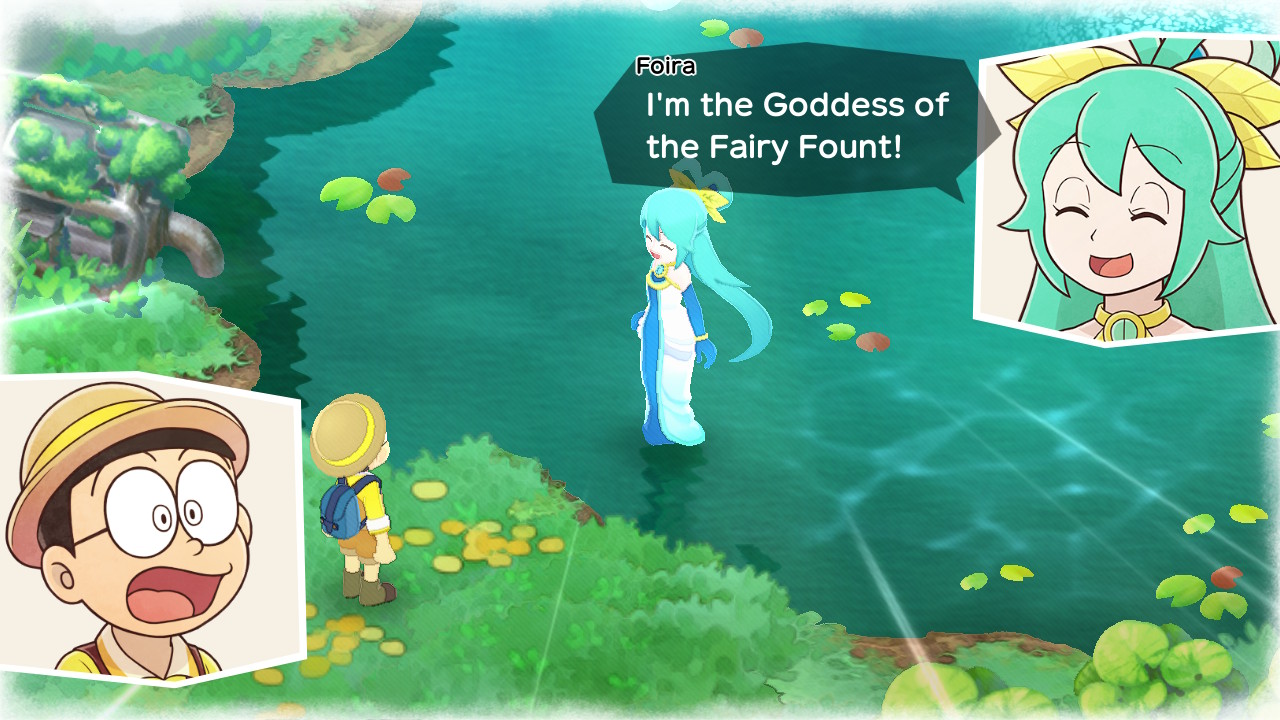
Task: Click the golden hairpin on Foira's head
Action: (x=710, y=196)
